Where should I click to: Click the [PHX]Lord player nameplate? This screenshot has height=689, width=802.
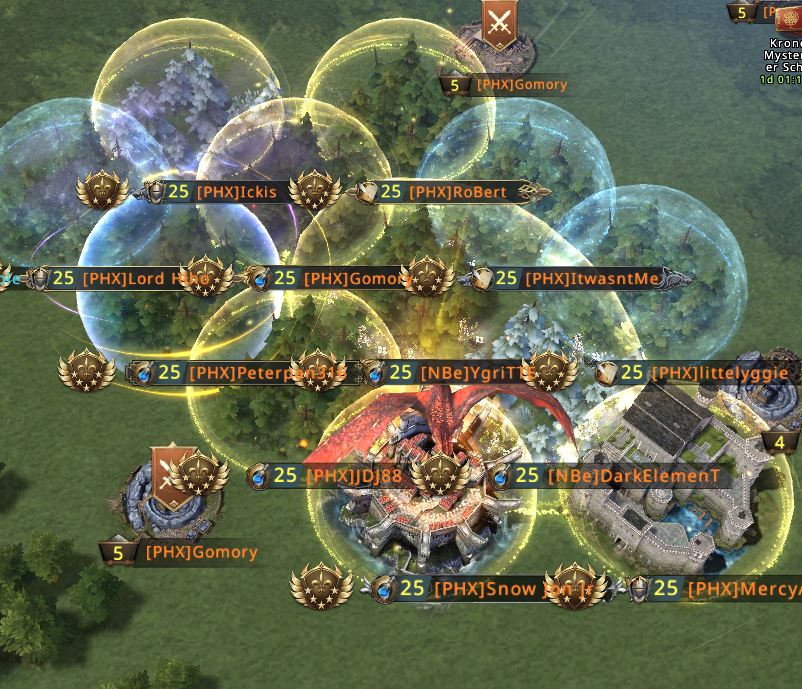130,279
